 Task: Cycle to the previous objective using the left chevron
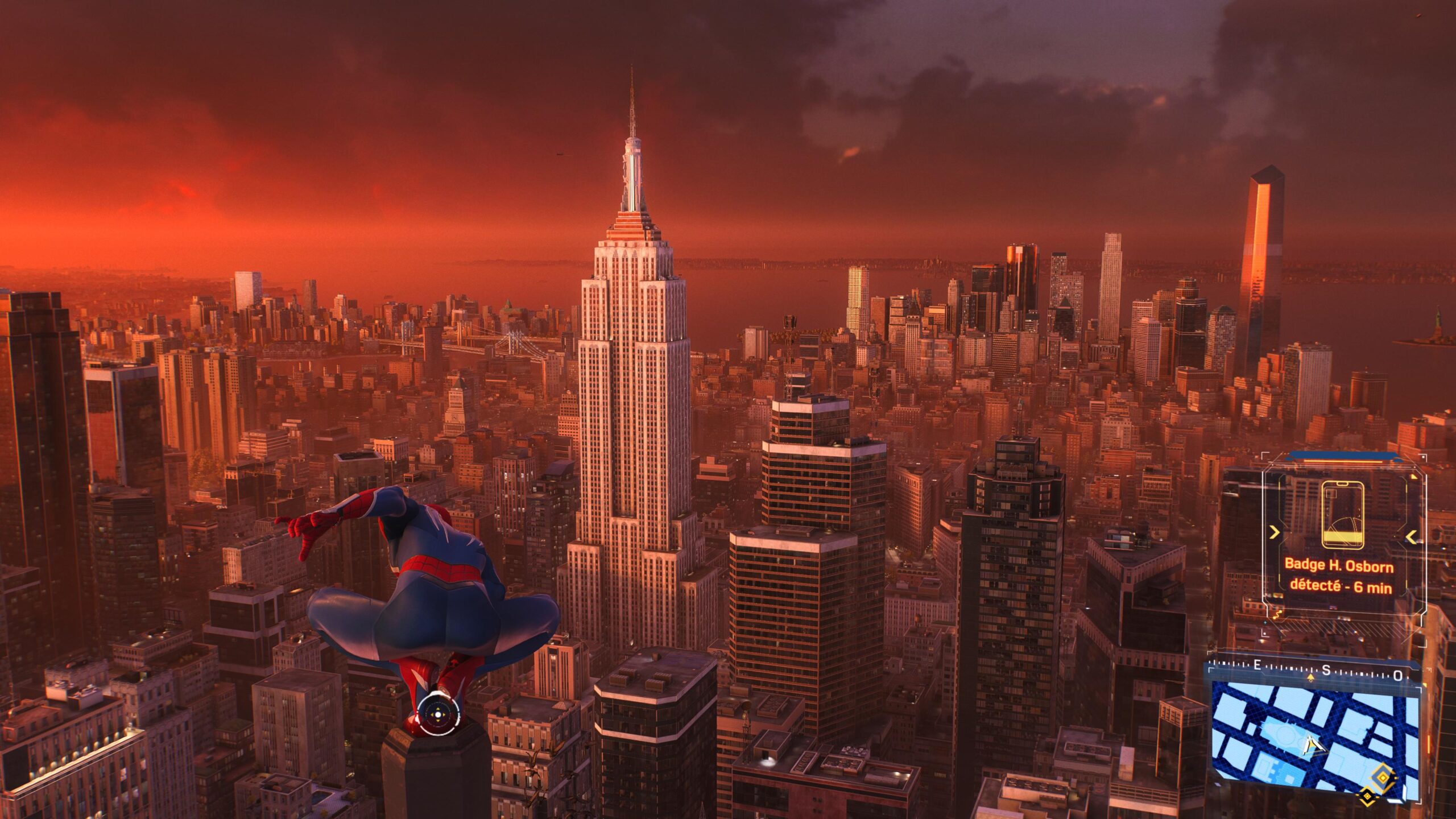pyautogui.click(x=1275, y=532)
